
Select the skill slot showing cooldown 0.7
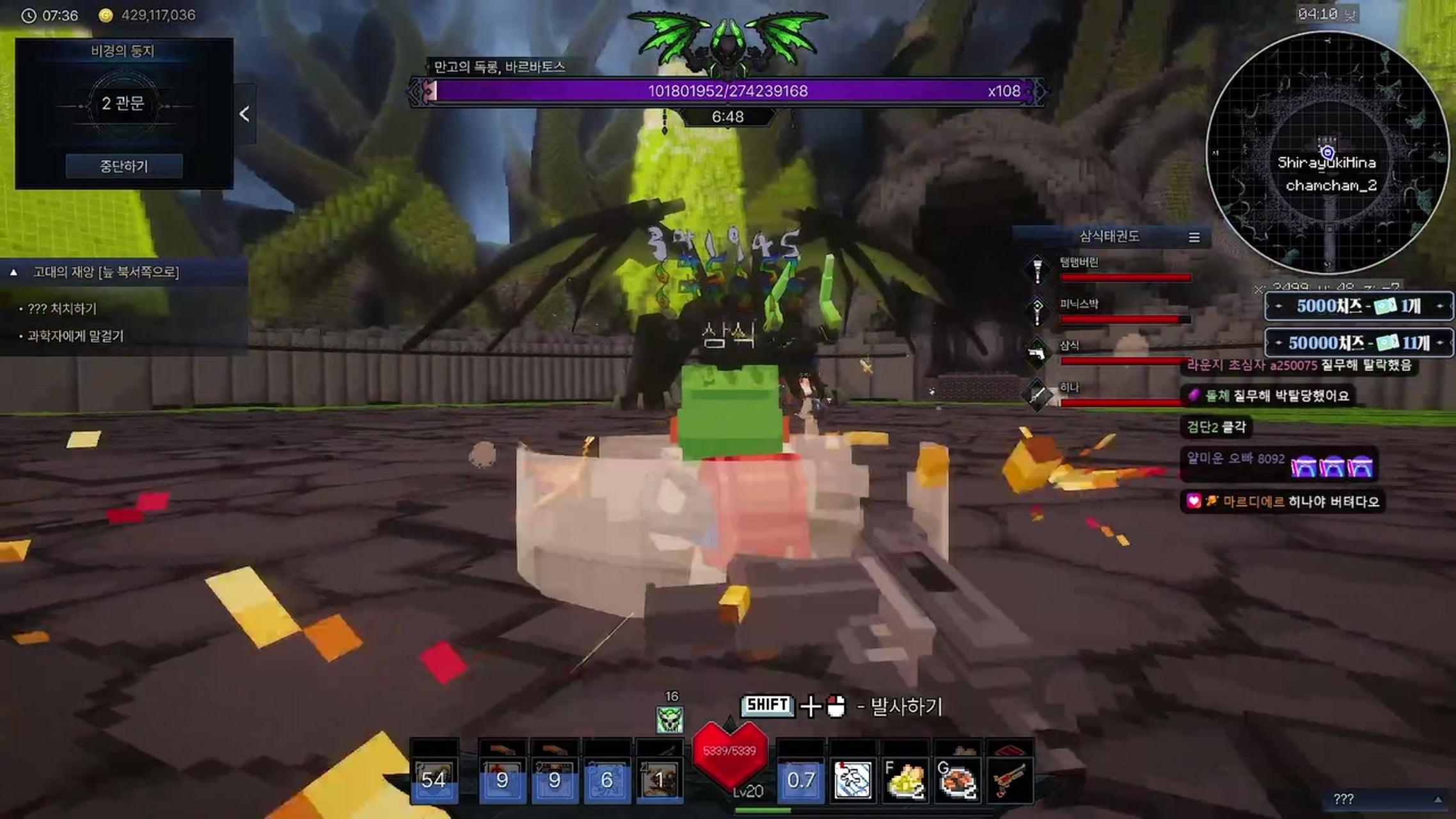click(x=800, y=779)
